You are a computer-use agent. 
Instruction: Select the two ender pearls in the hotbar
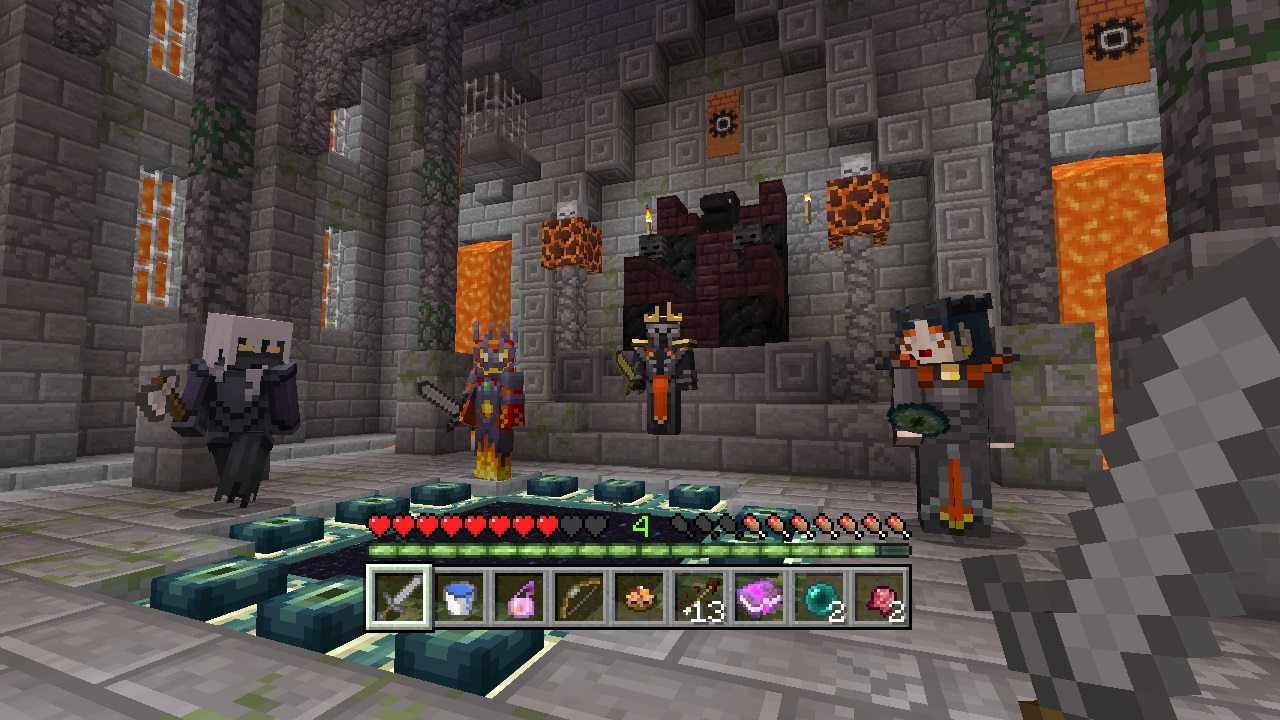pos(817,598)
